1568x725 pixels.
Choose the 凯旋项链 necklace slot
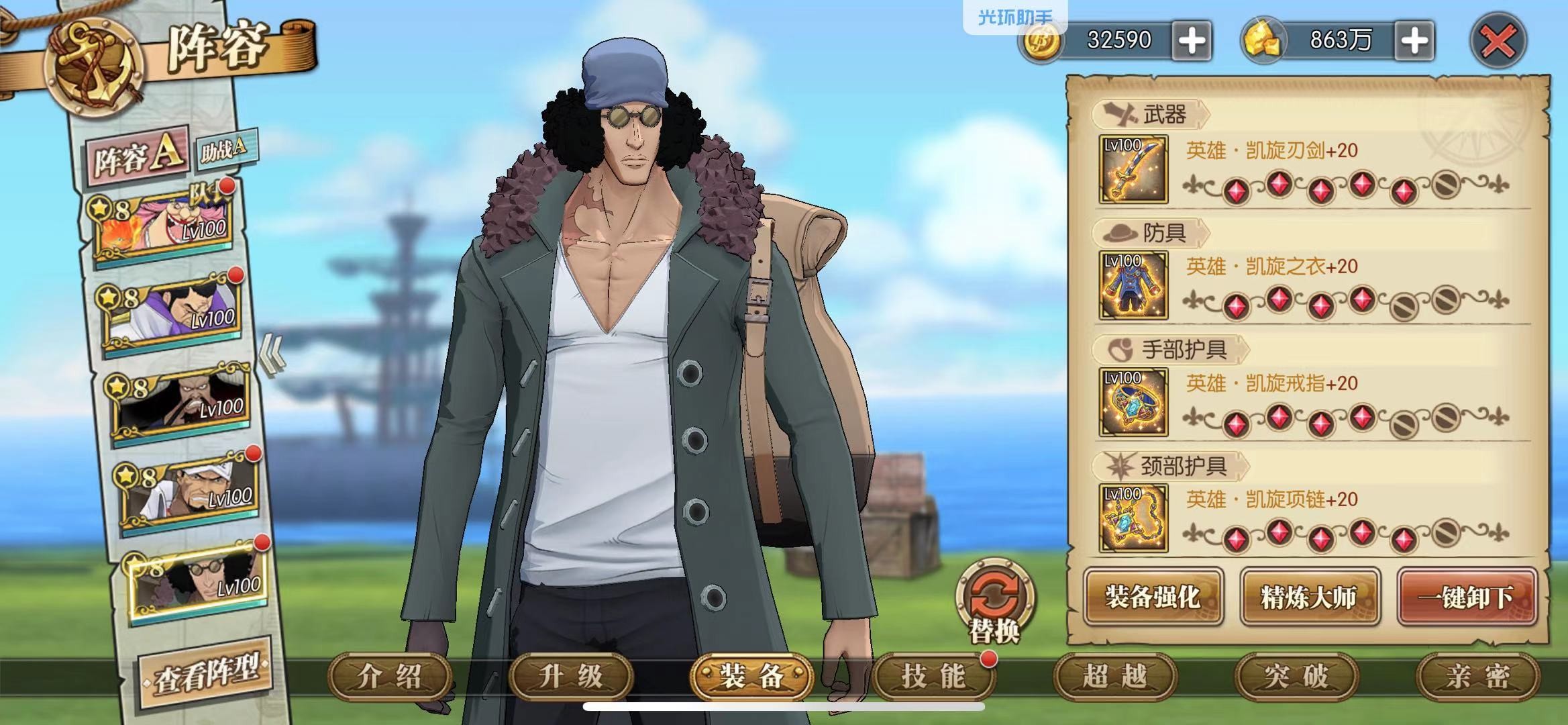[1133, 519]
